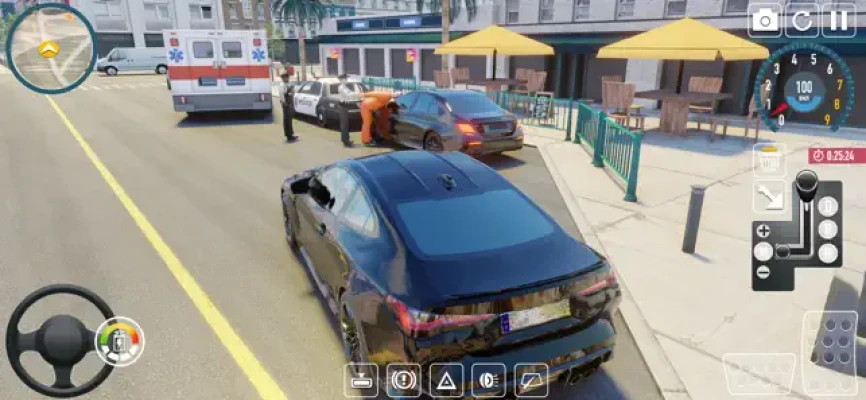Screen dimensions: 866x400
Task: Shift down with the minus button
Action: [763, 272]
